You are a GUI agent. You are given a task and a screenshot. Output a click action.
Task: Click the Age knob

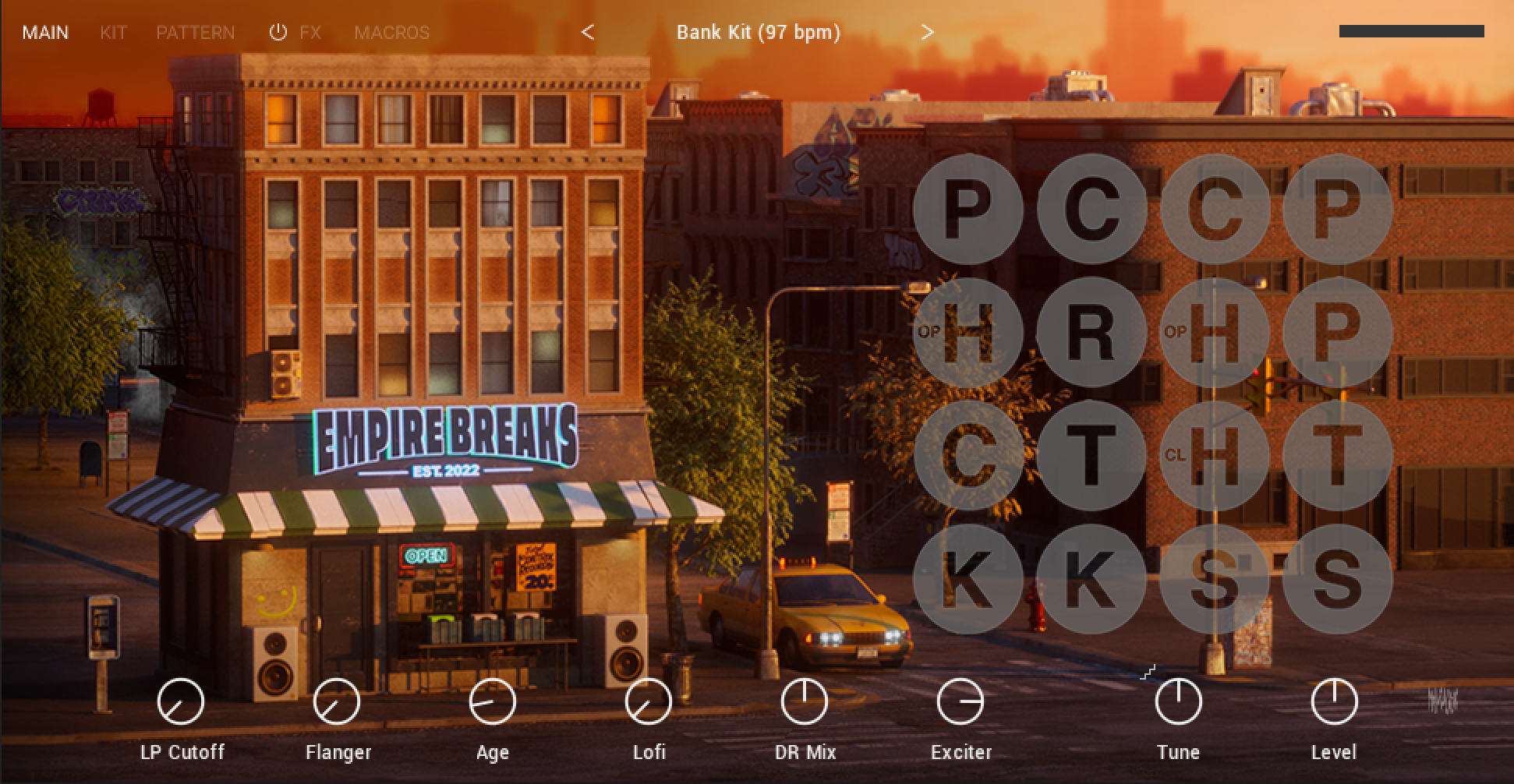493,701
